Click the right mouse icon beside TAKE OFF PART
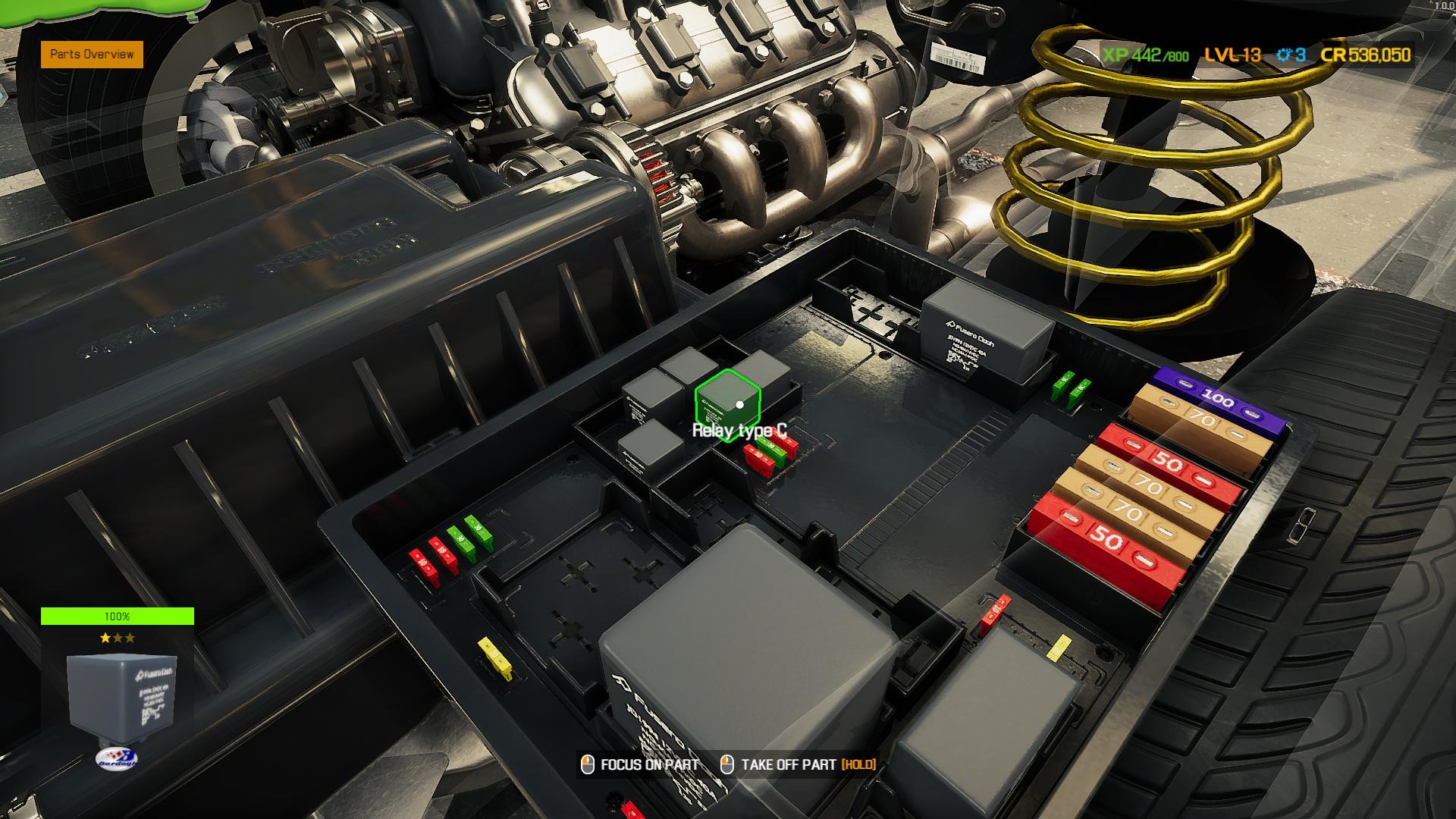 click(x=726, y=765)
